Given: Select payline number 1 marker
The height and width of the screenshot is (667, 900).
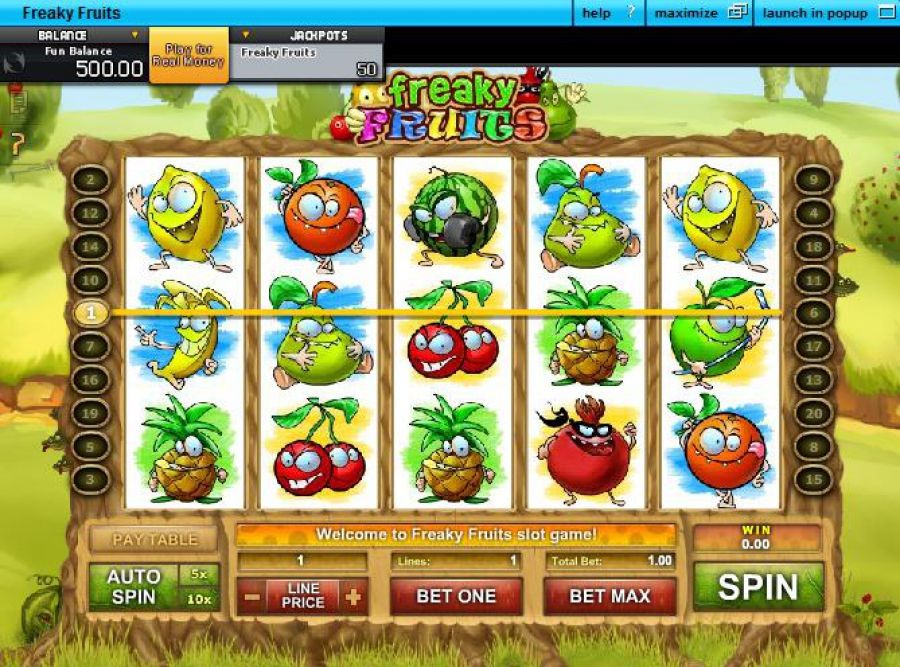Looking at the screenshot, I should click(91, 313).
